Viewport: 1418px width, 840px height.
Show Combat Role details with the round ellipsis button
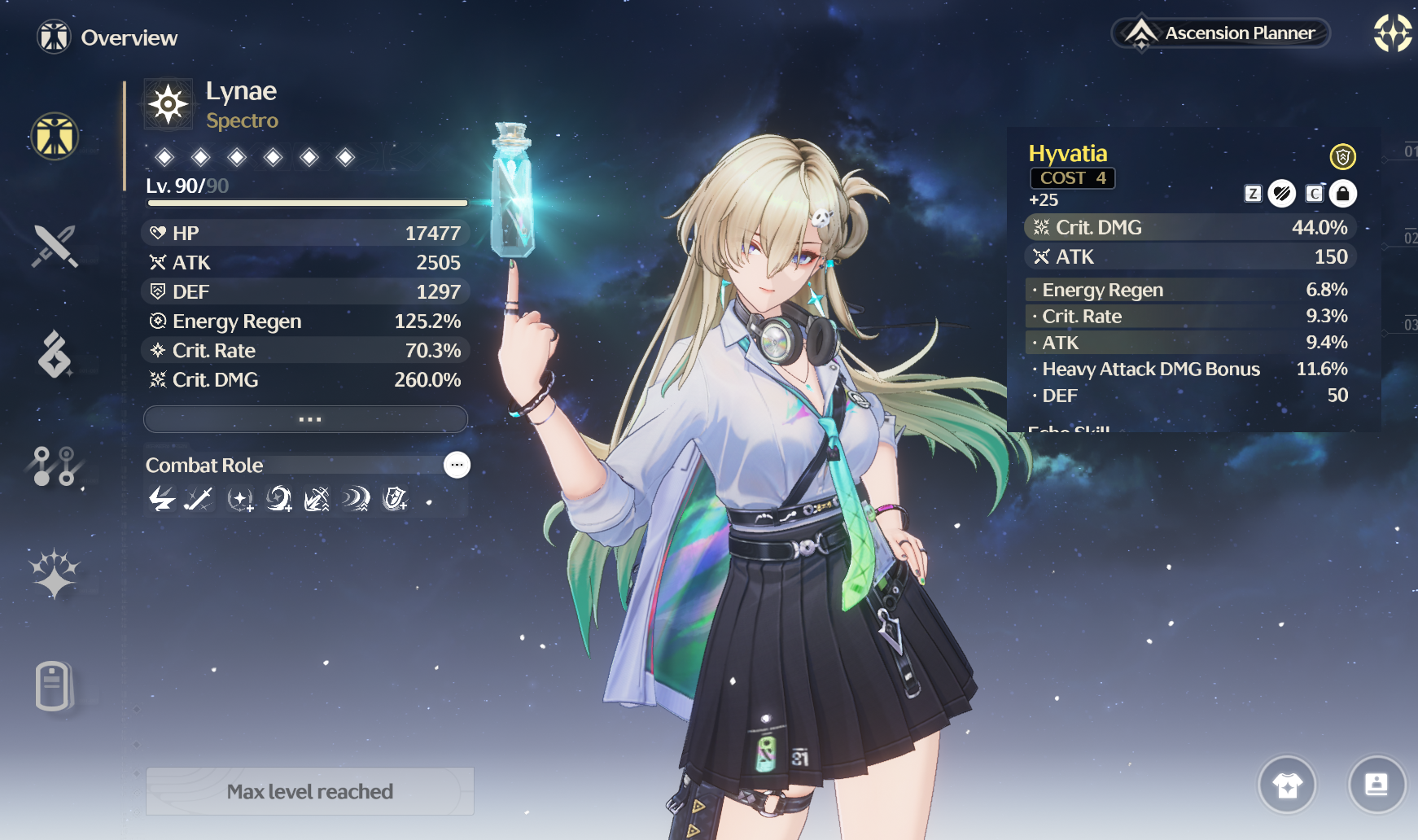point(457,465)
